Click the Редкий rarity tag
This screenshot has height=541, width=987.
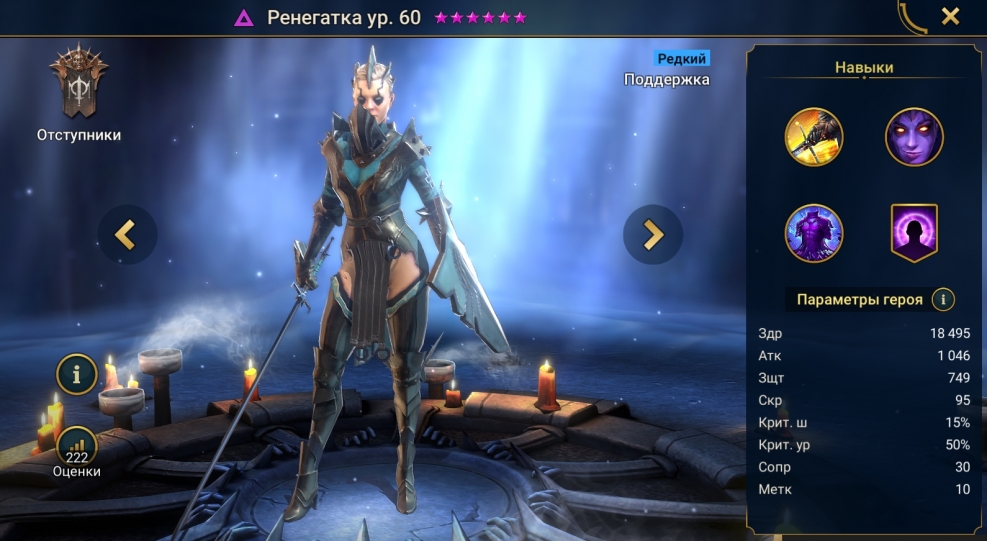pyautogui.click(x=681, y=58)
